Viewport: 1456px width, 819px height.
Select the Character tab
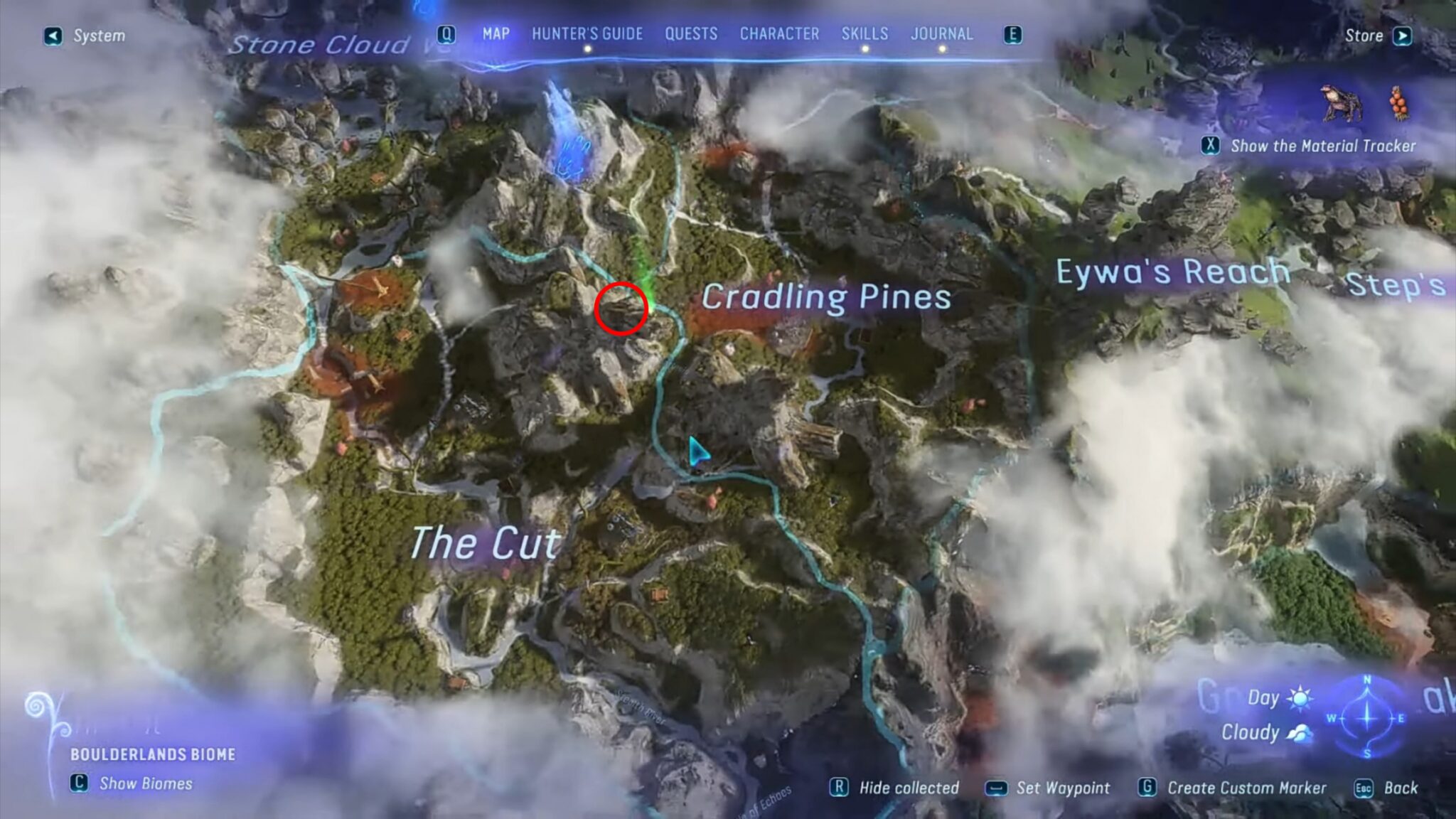coord(779,34)
